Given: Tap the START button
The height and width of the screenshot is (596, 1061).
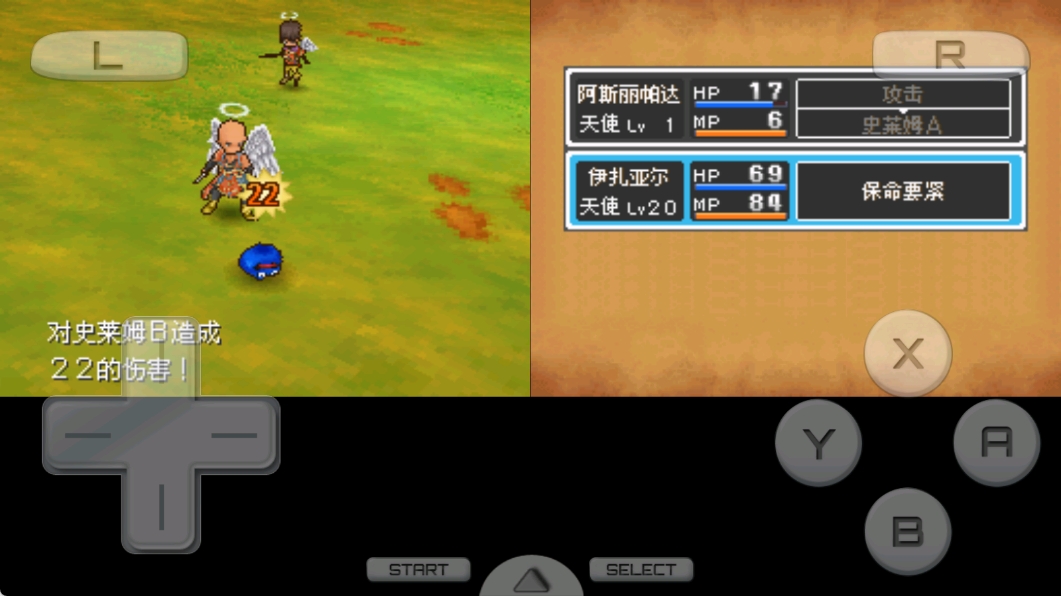Looking at the screenshot, I should (x=418, y=570).
